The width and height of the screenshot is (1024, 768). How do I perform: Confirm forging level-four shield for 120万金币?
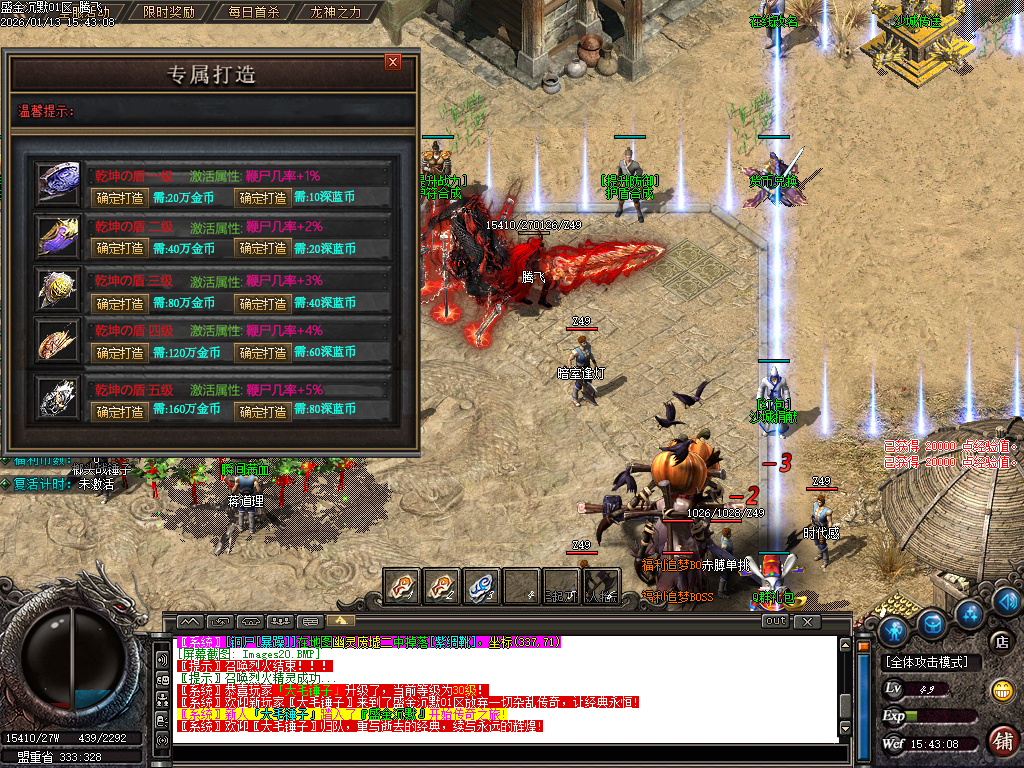point(120,353)
